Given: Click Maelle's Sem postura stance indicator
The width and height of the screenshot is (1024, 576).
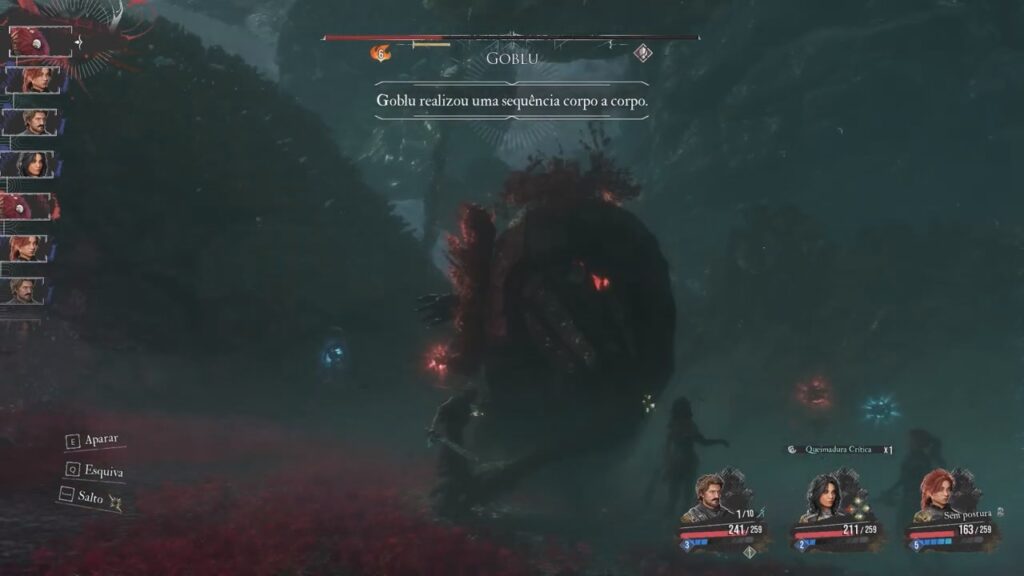Looking at the screenshot, I should 963,514.
